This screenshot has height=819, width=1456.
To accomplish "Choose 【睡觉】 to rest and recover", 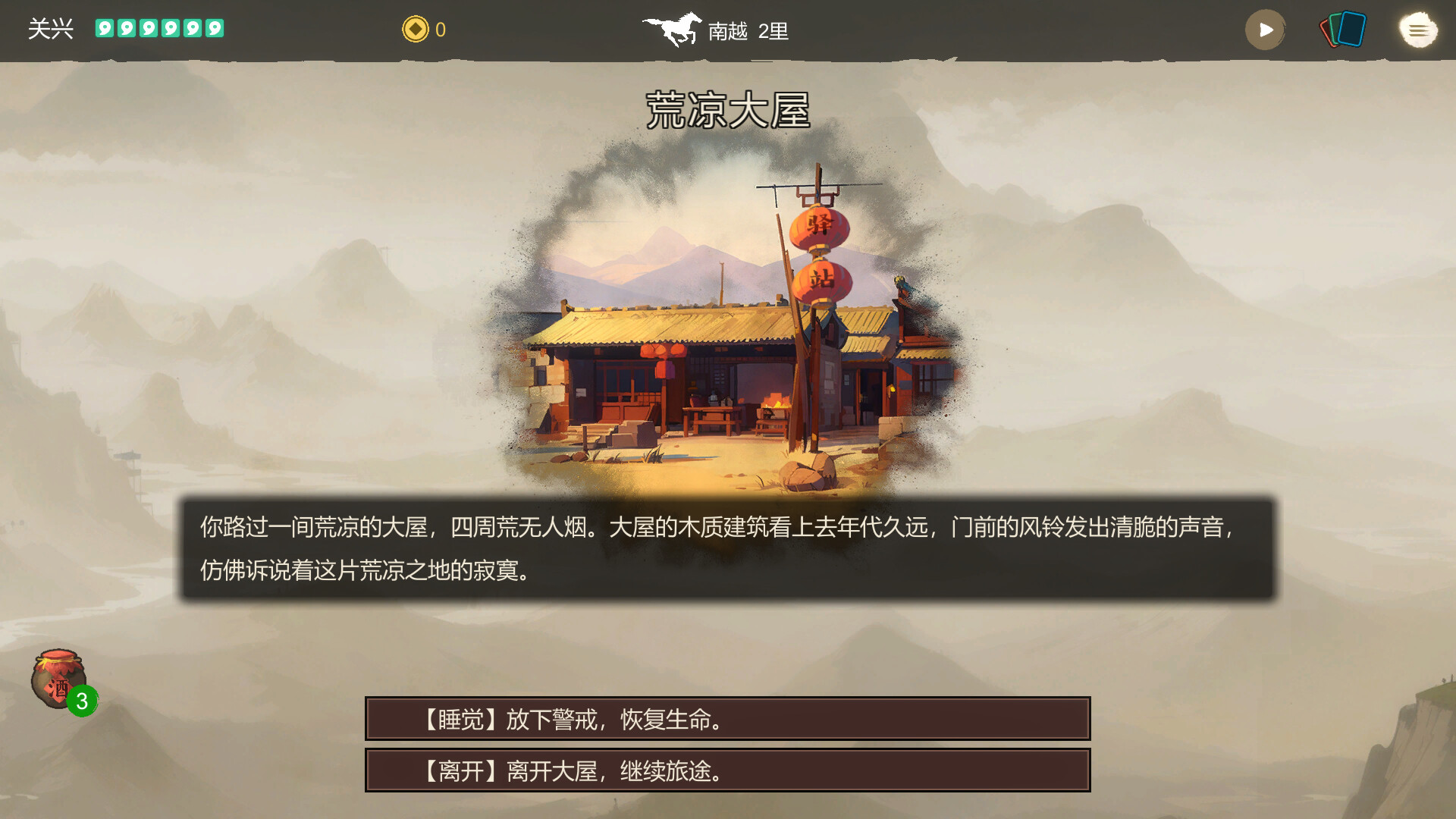I will click(x=728, y=719).
